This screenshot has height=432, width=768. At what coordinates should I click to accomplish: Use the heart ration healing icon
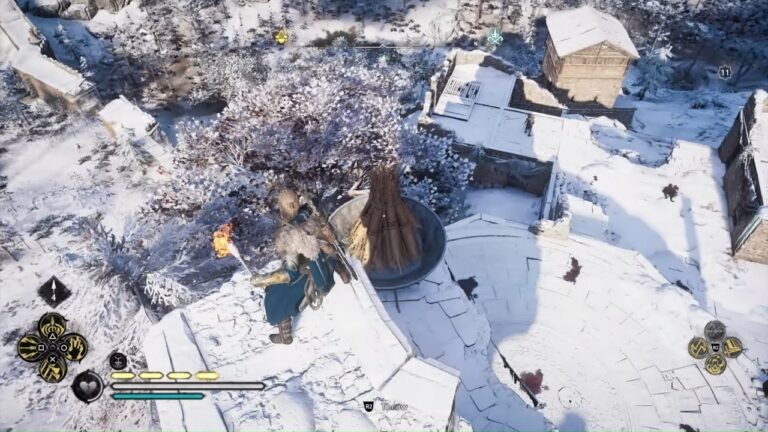[87, 385]
